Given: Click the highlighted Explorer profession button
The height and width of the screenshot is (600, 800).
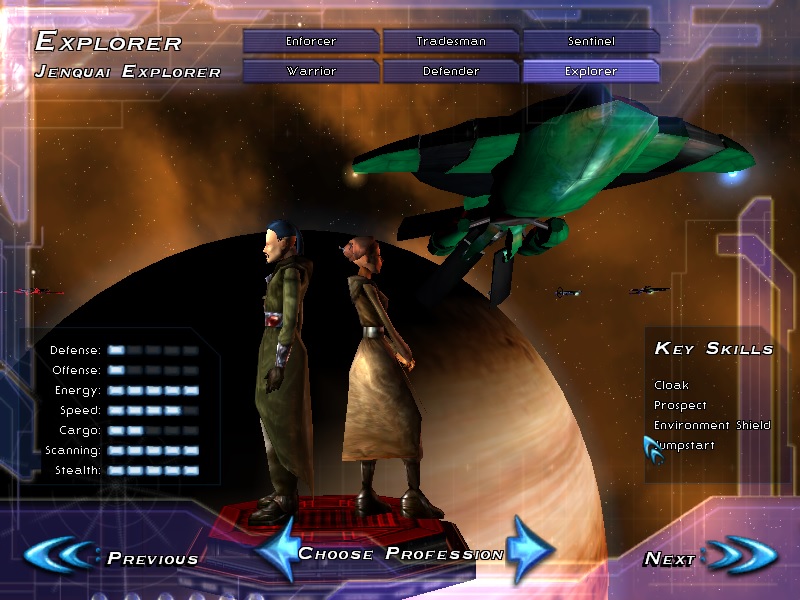Looking at the screenshot, I should (590, 71).
